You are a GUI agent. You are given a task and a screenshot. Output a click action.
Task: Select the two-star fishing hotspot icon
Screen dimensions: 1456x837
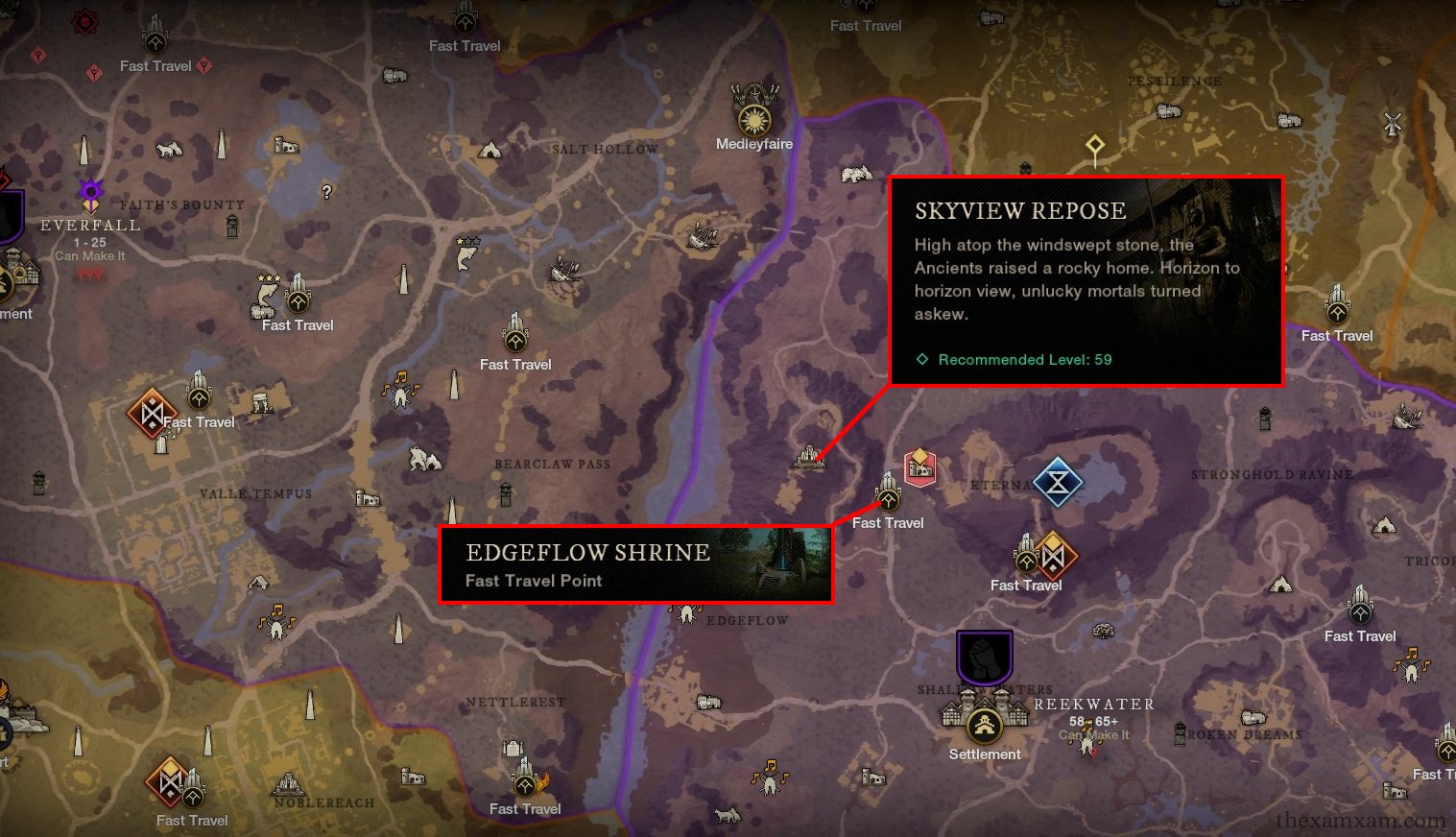(x=466, y=253)
